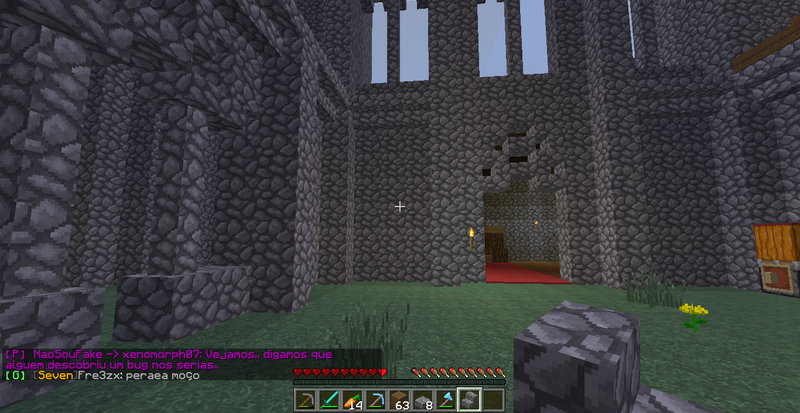
Task: Select the wood planks stack of 63
Action: point(402,400)
